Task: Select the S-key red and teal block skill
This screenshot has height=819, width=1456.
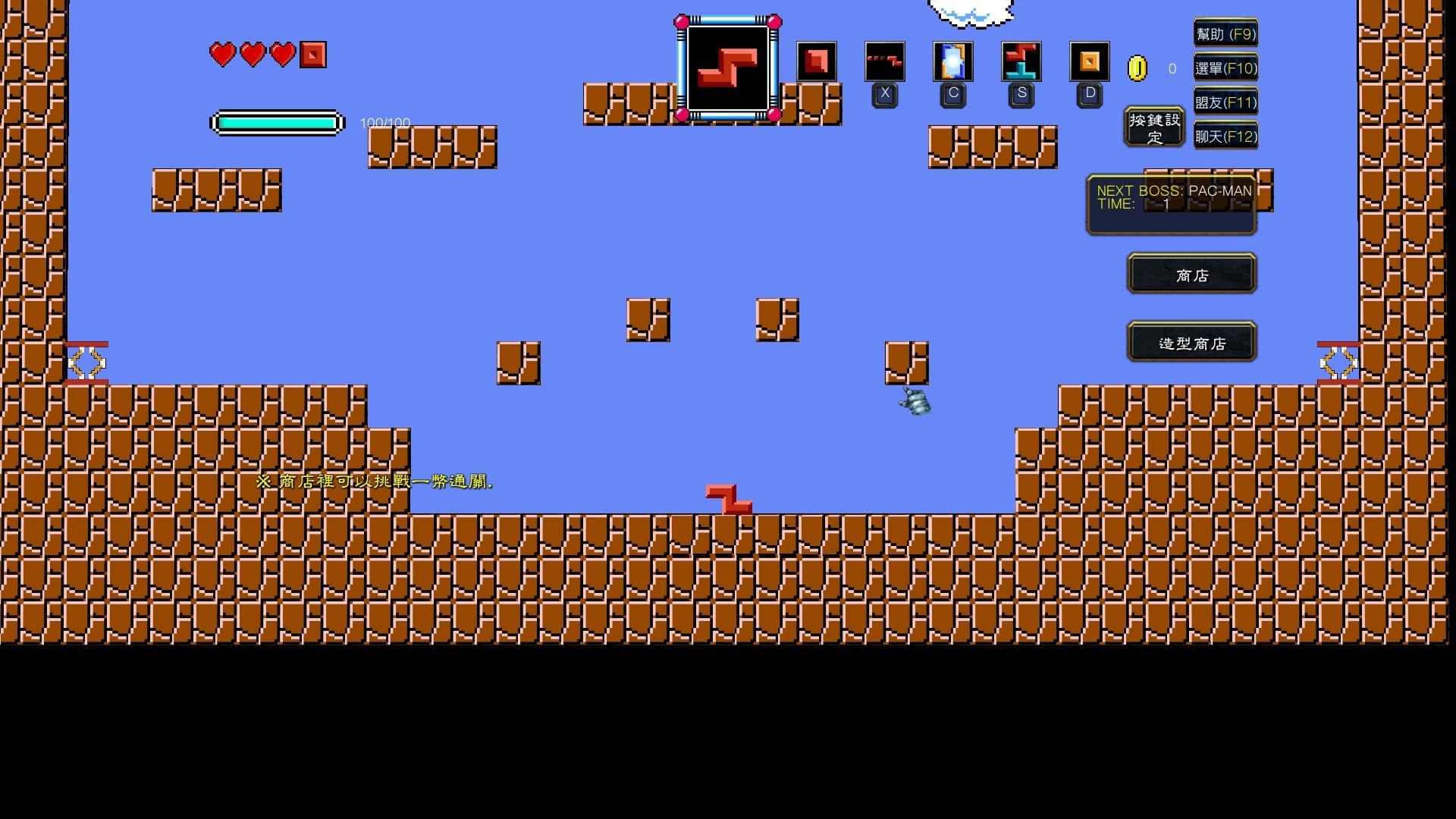Action: [x=1021, y=62]
